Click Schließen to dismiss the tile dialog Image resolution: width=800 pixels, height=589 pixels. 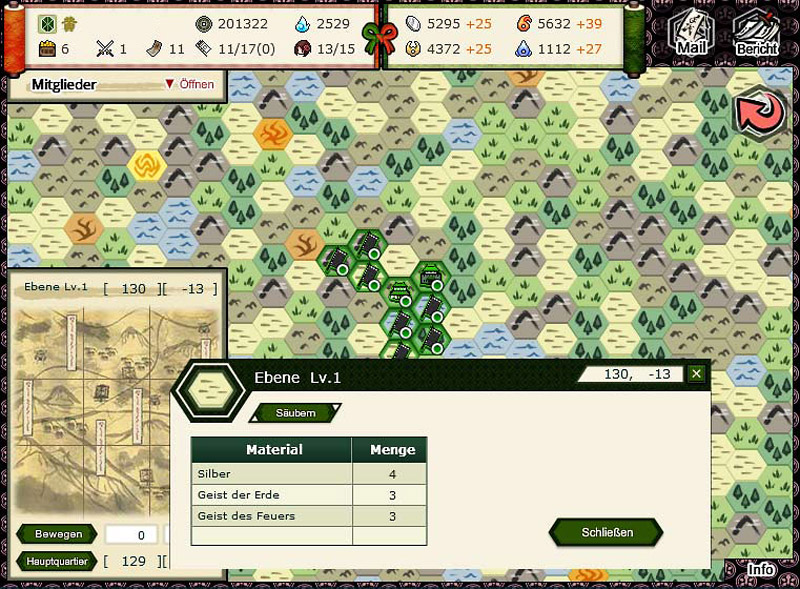coord(607,532)
